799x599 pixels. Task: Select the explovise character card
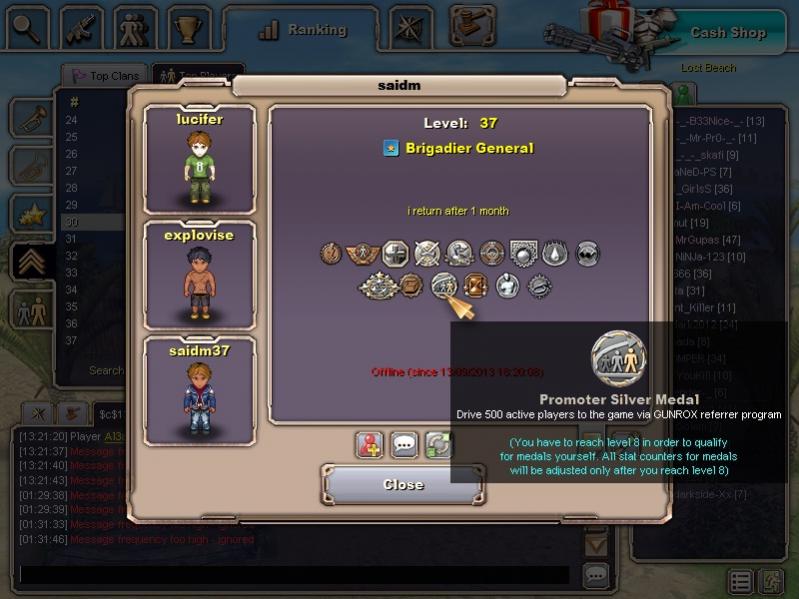[200, 275]
